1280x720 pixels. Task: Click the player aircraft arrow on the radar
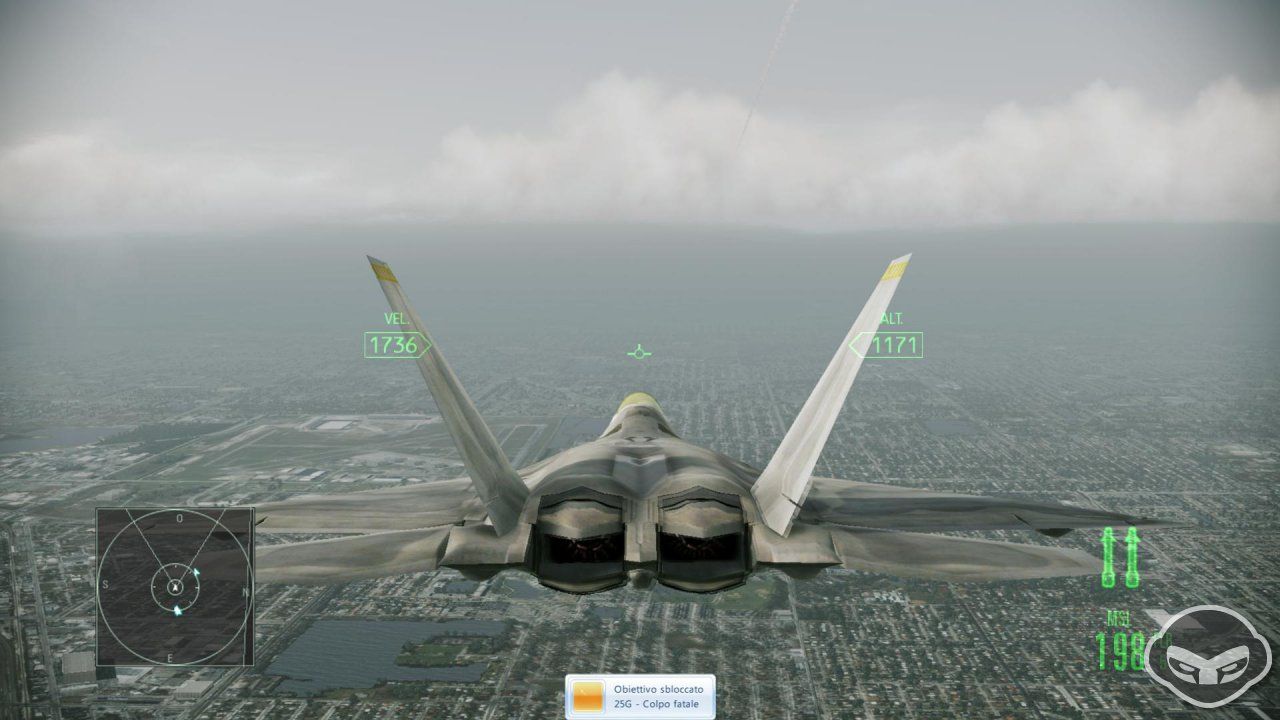(176, 584)
